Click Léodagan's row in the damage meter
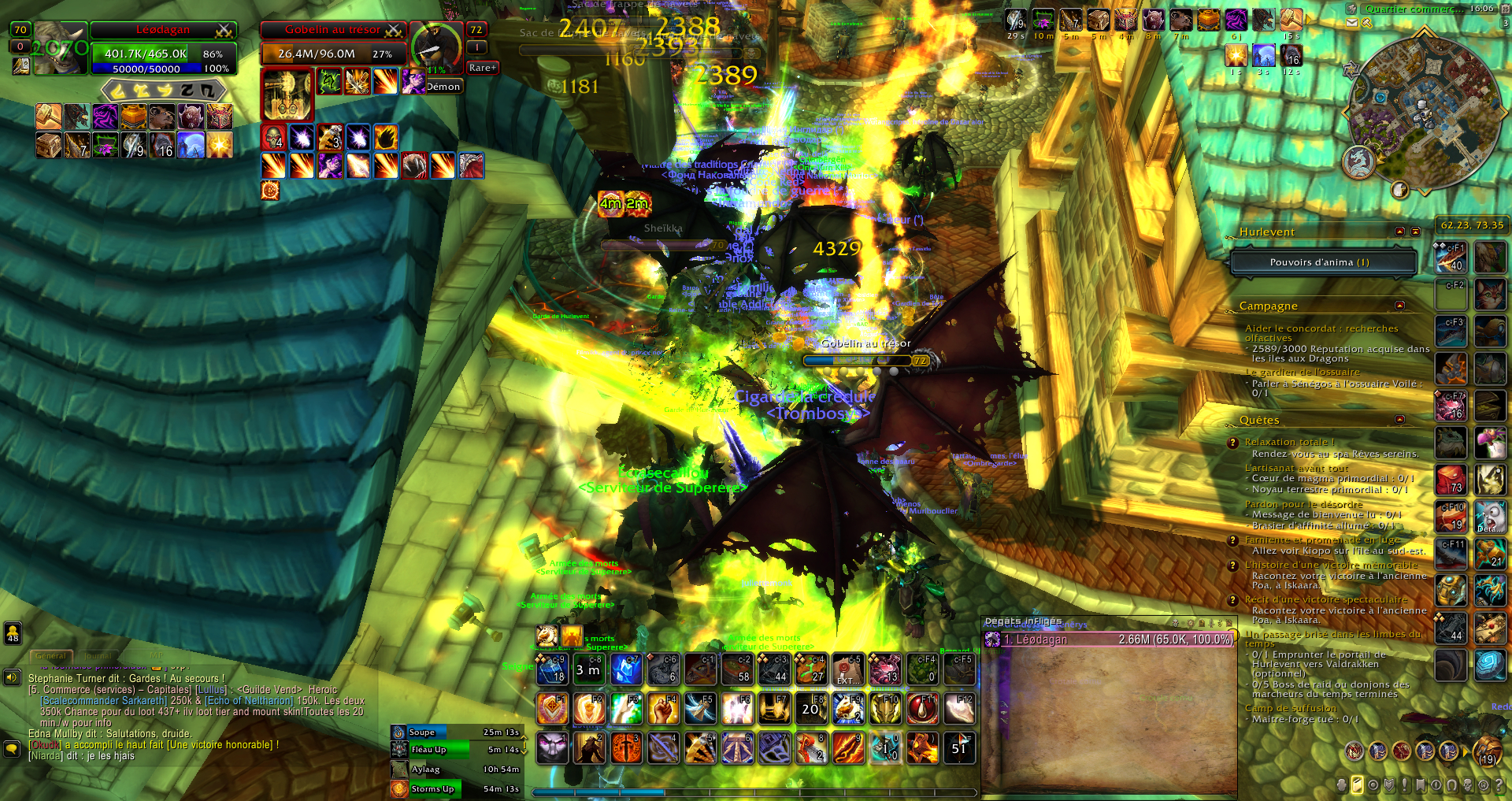Image resolution: width=1512 pixels, height=801 pixels. click(1110, 640)
